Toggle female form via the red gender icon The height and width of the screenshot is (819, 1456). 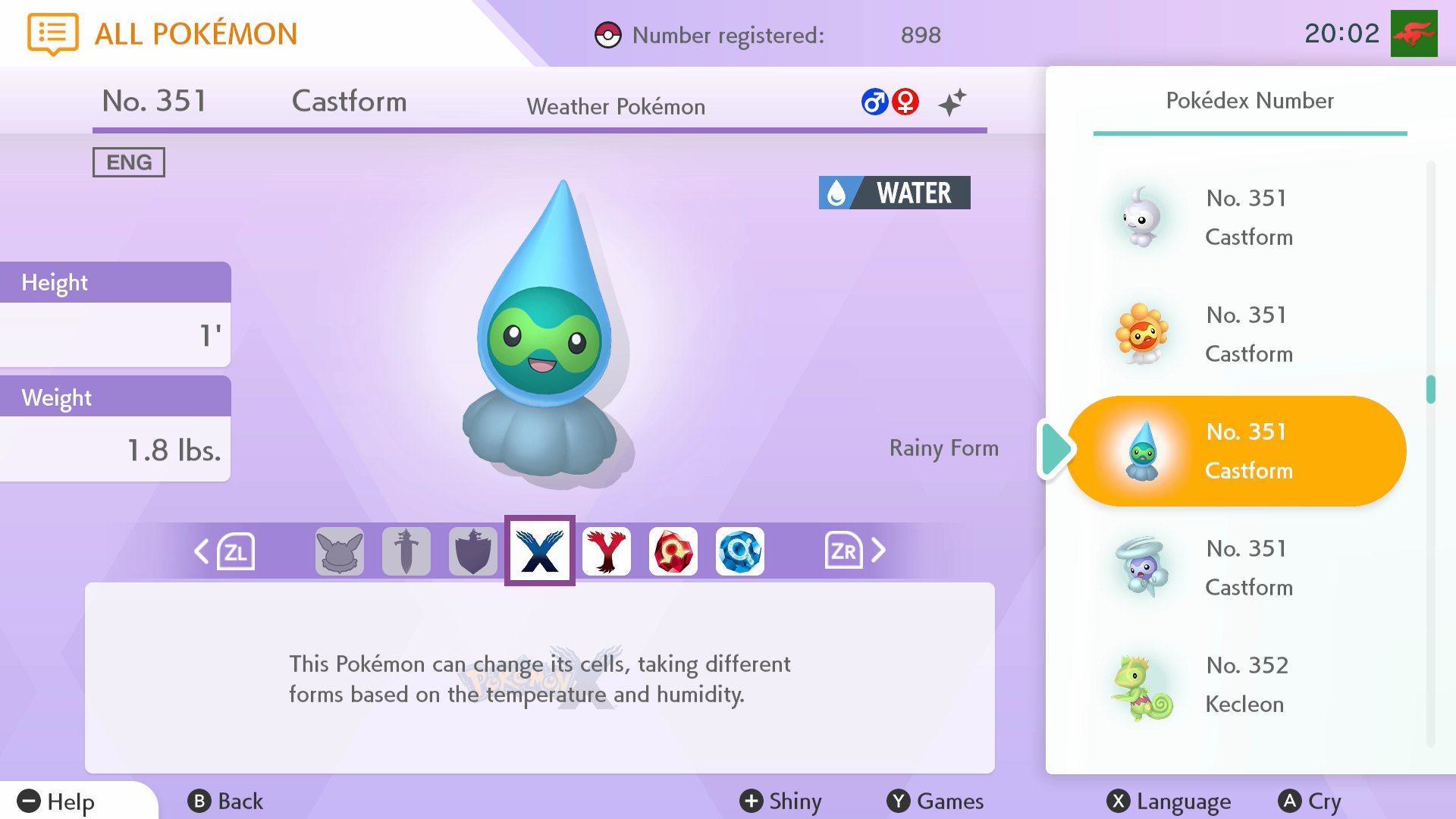tap(907, 101)
